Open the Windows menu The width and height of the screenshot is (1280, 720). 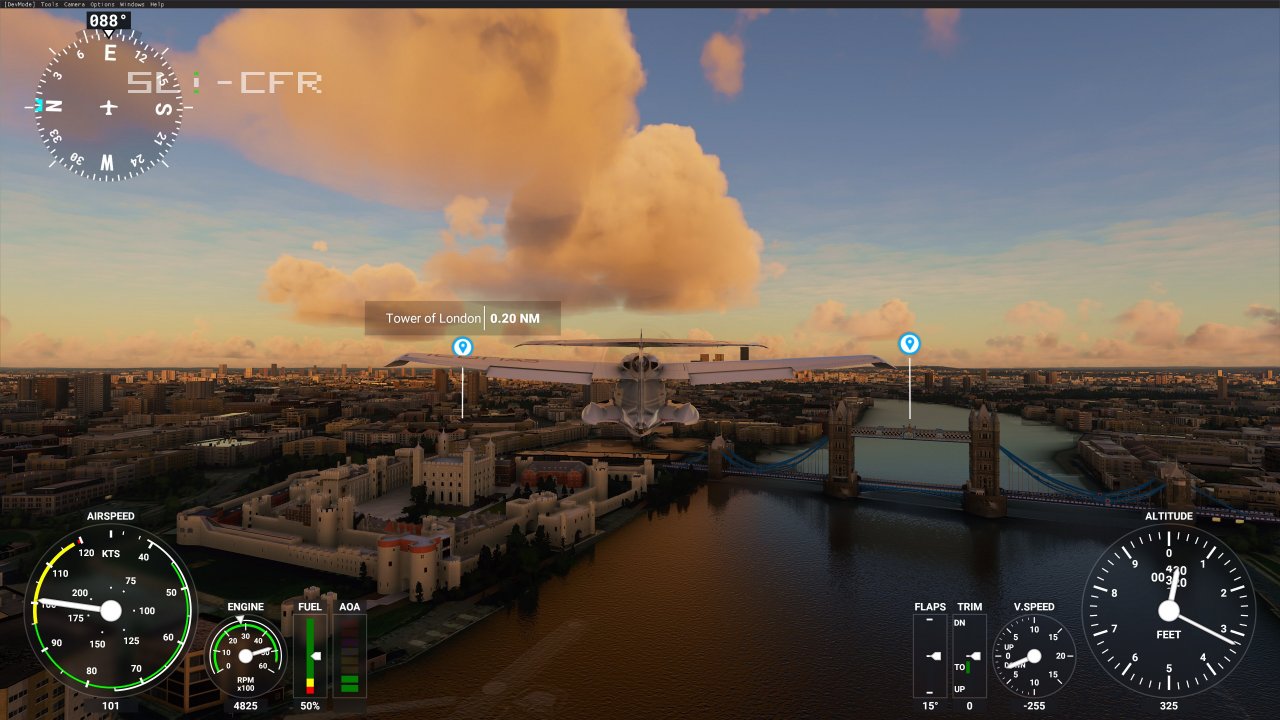pyautogui.click(x=131, y=4)
